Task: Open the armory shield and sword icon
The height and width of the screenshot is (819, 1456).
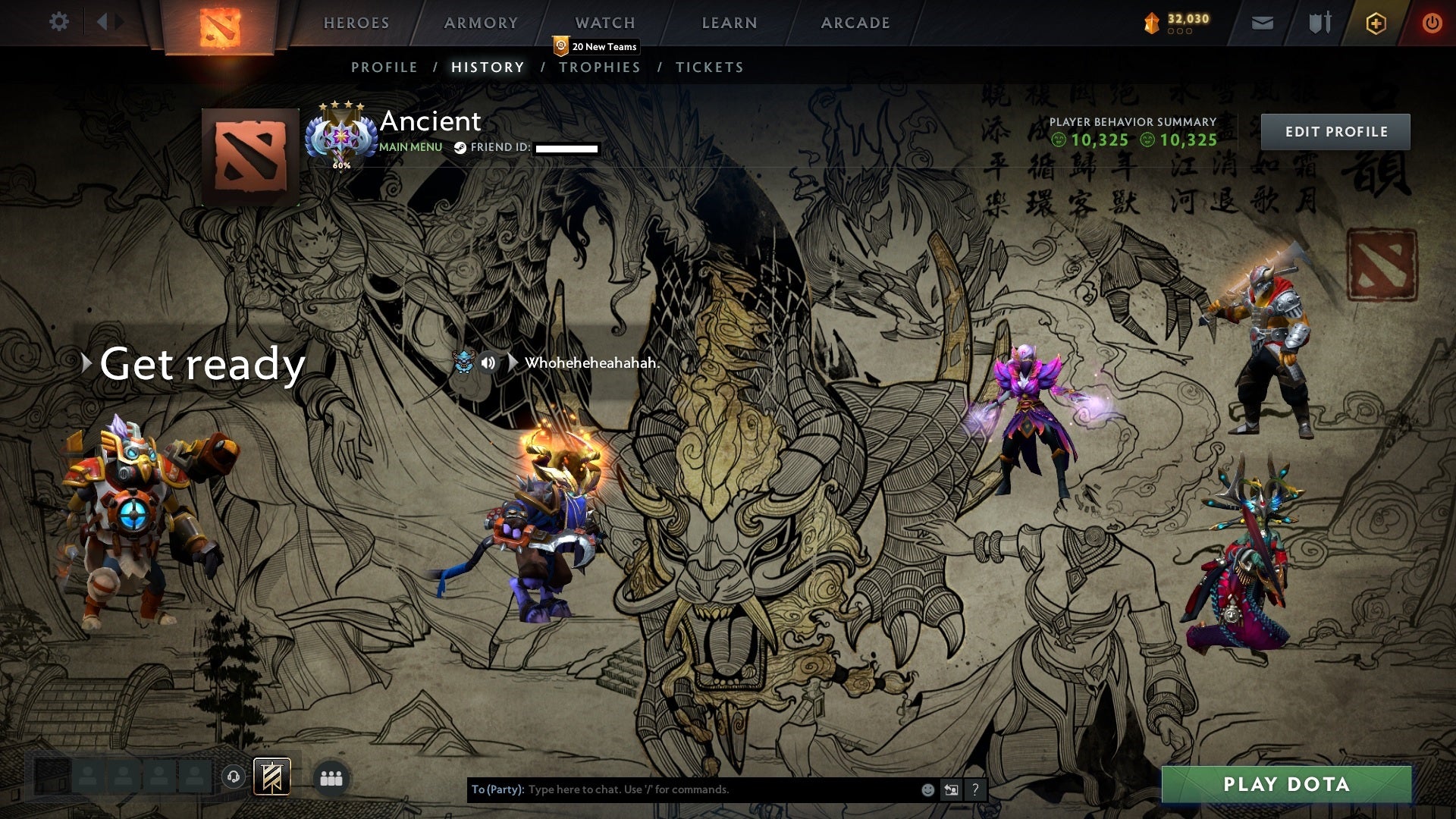Action: point(1319,23)
